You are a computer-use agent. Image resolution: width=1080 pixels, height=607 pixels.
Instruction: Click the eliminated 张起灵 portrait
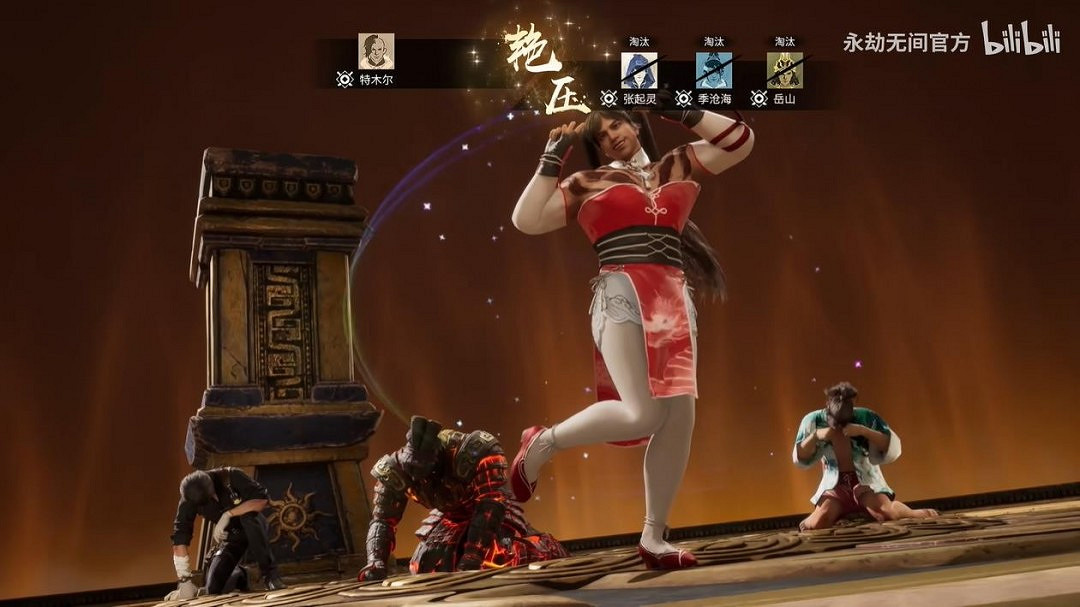[638, 70]
